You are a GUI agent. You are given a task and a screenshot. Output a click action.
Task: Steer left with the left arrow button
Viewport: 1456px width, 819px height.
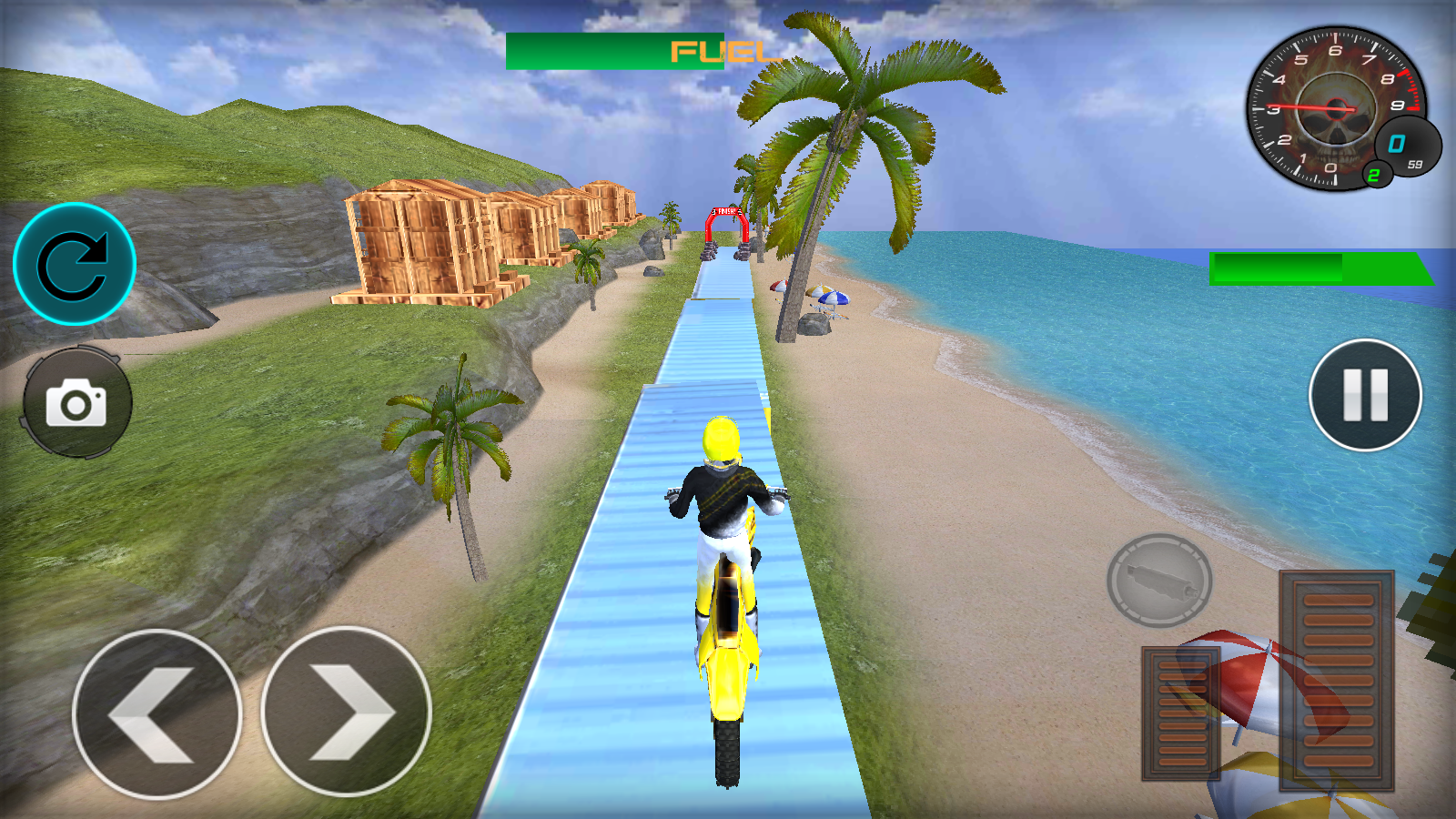(157, 714)
